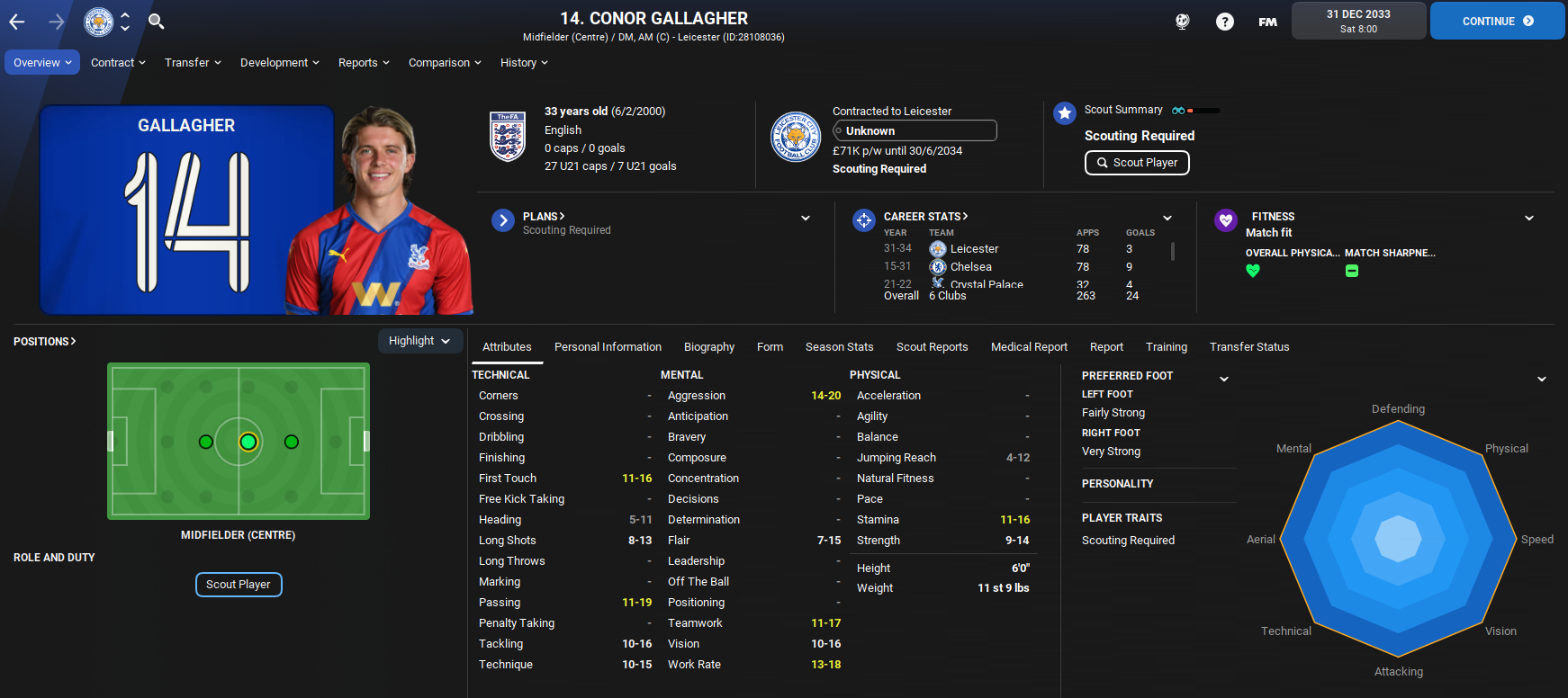Collapse the Preferred Foot section chevron
Viewport: 1568px width, 698px height.
pyautogui.click(x=1224, y=378)
